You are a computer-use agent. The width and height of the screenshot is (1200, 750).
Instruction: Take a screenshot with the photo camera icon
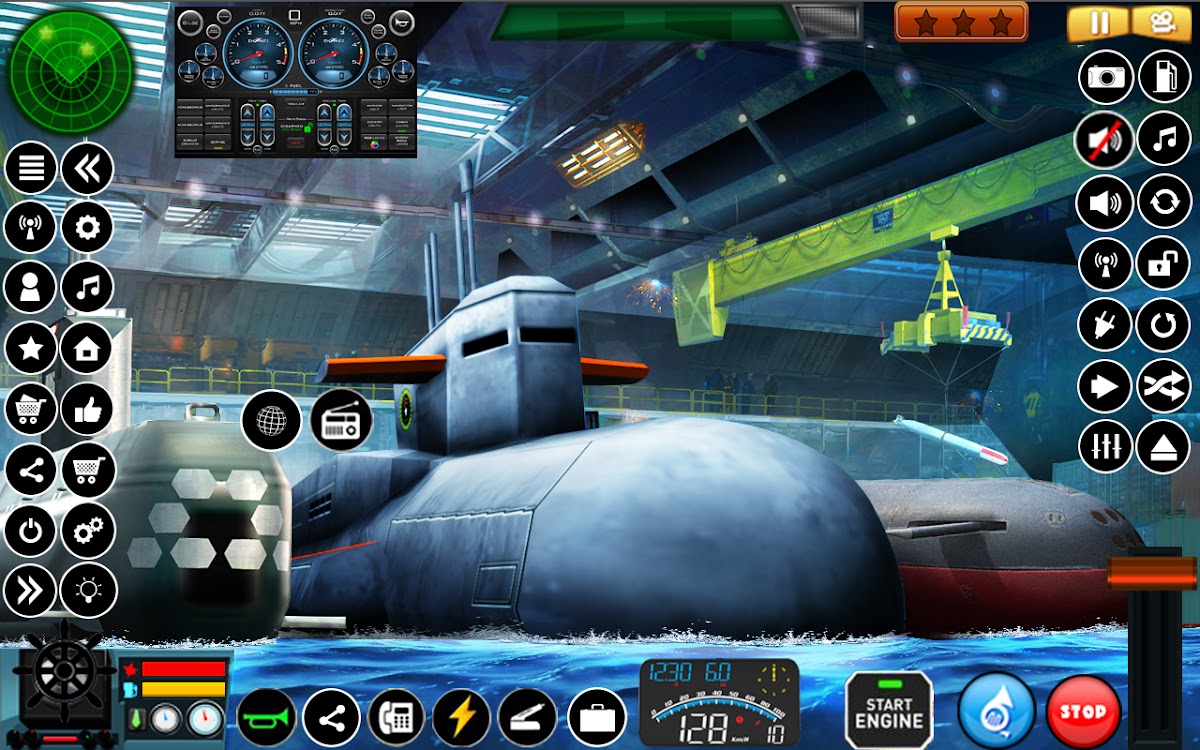(1105, 76)
